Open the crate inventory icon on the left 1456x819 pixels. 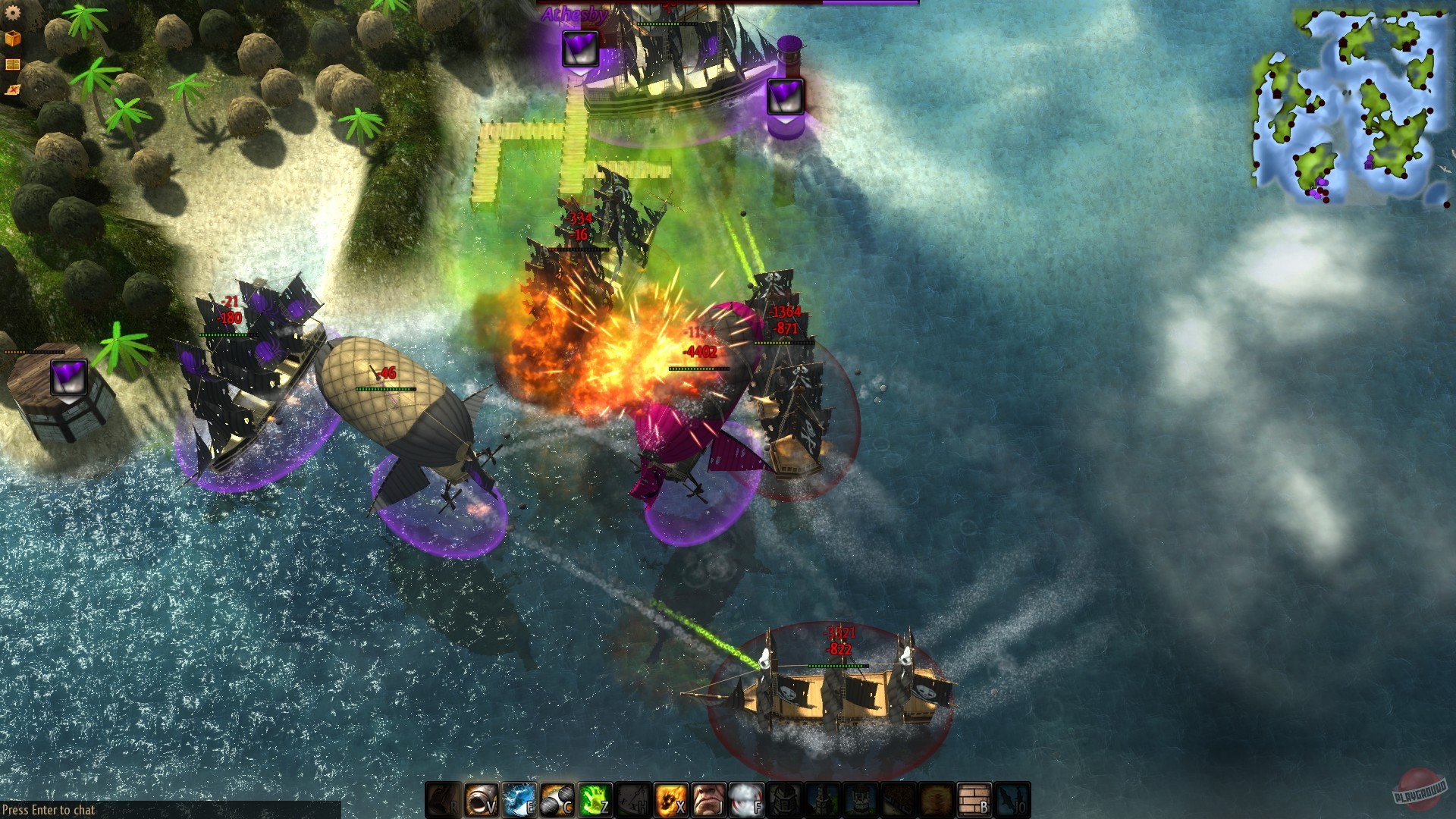tap(13, 38)
